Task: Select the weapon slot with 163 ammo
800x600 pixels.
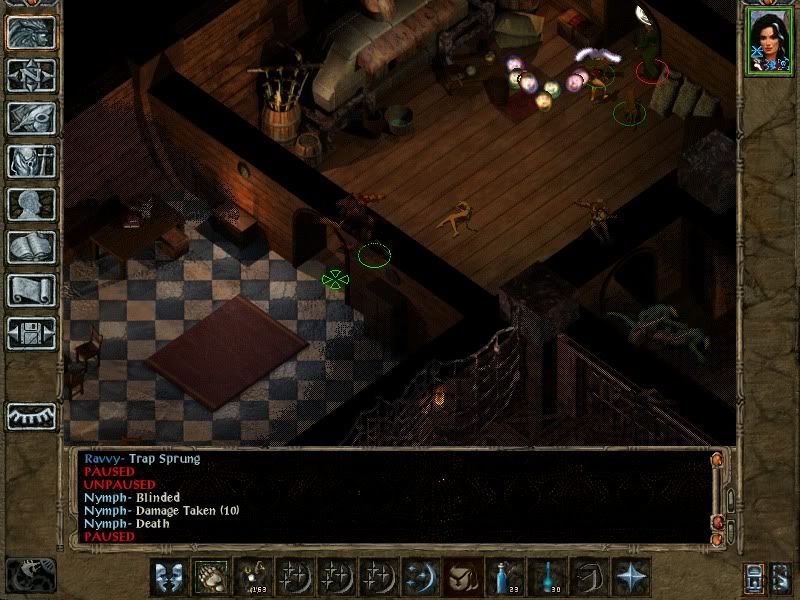Action: pyautogui.click(x=253, y=577)
